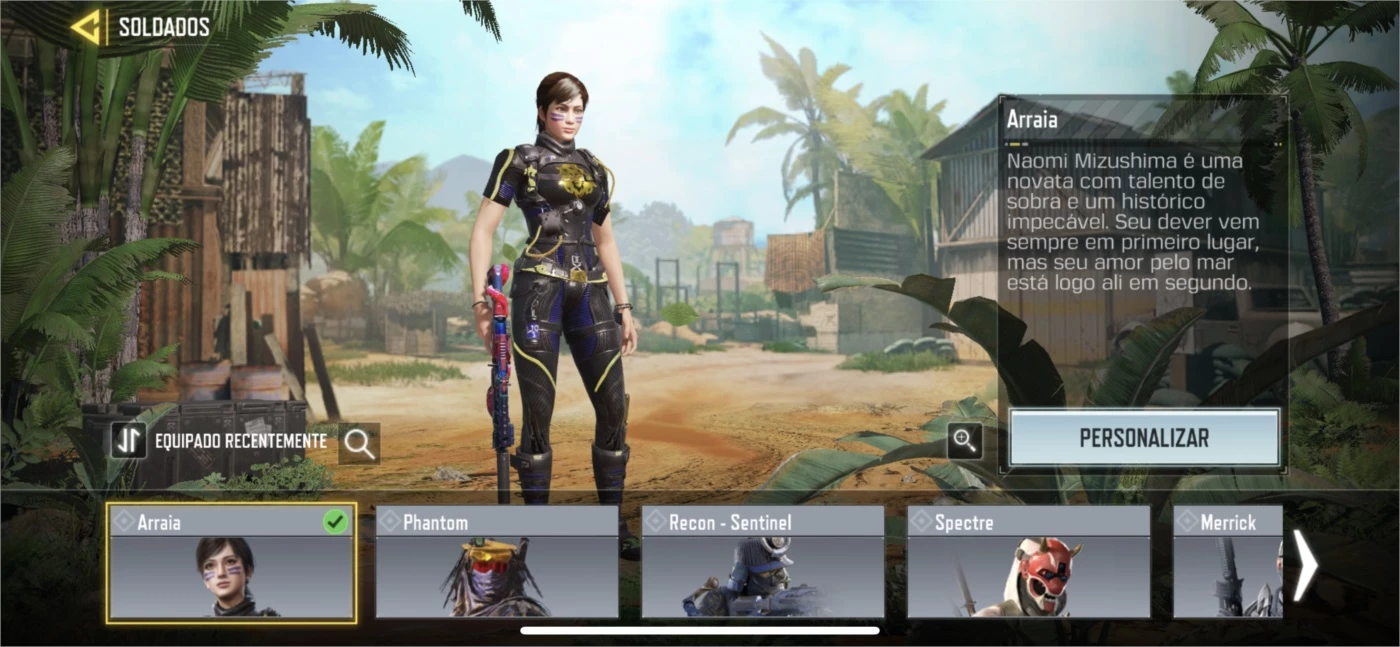Select the Arraia soldier card

click(231, 563)
